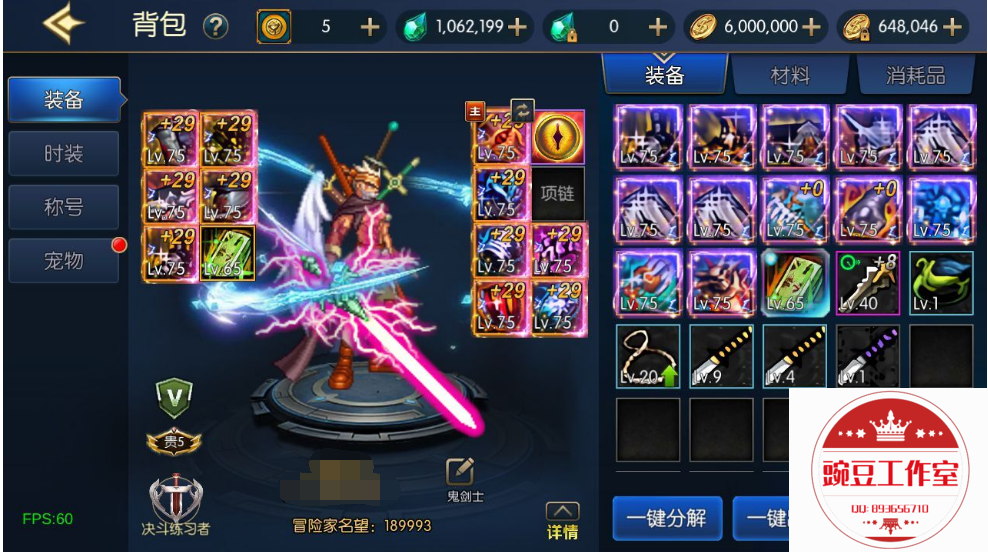
Task: Tap the empty 项链 necklace slot
Action: tap(558, 194)
